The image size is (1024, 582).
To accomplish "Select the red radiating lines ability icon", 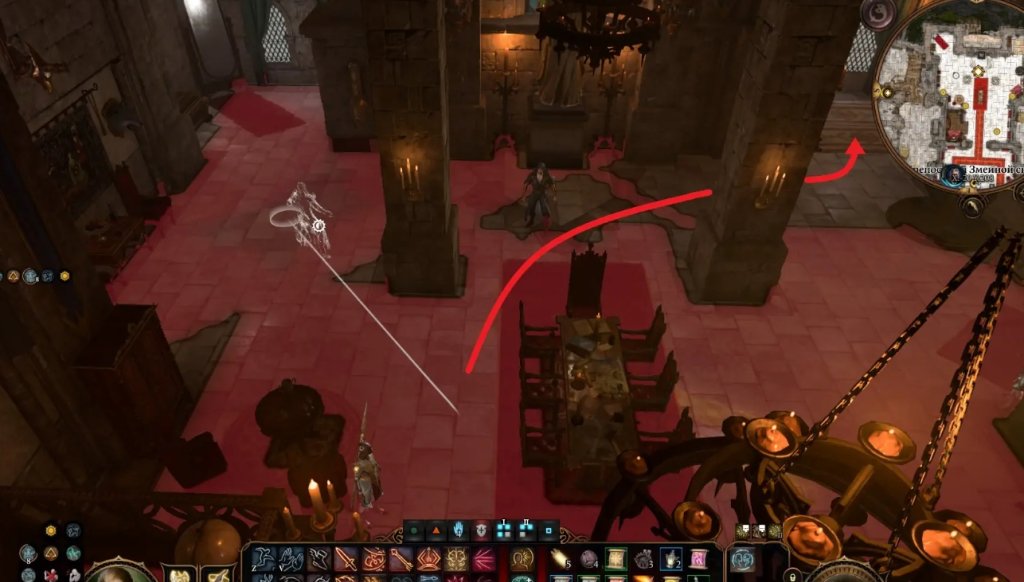I will tap(483, 559).
